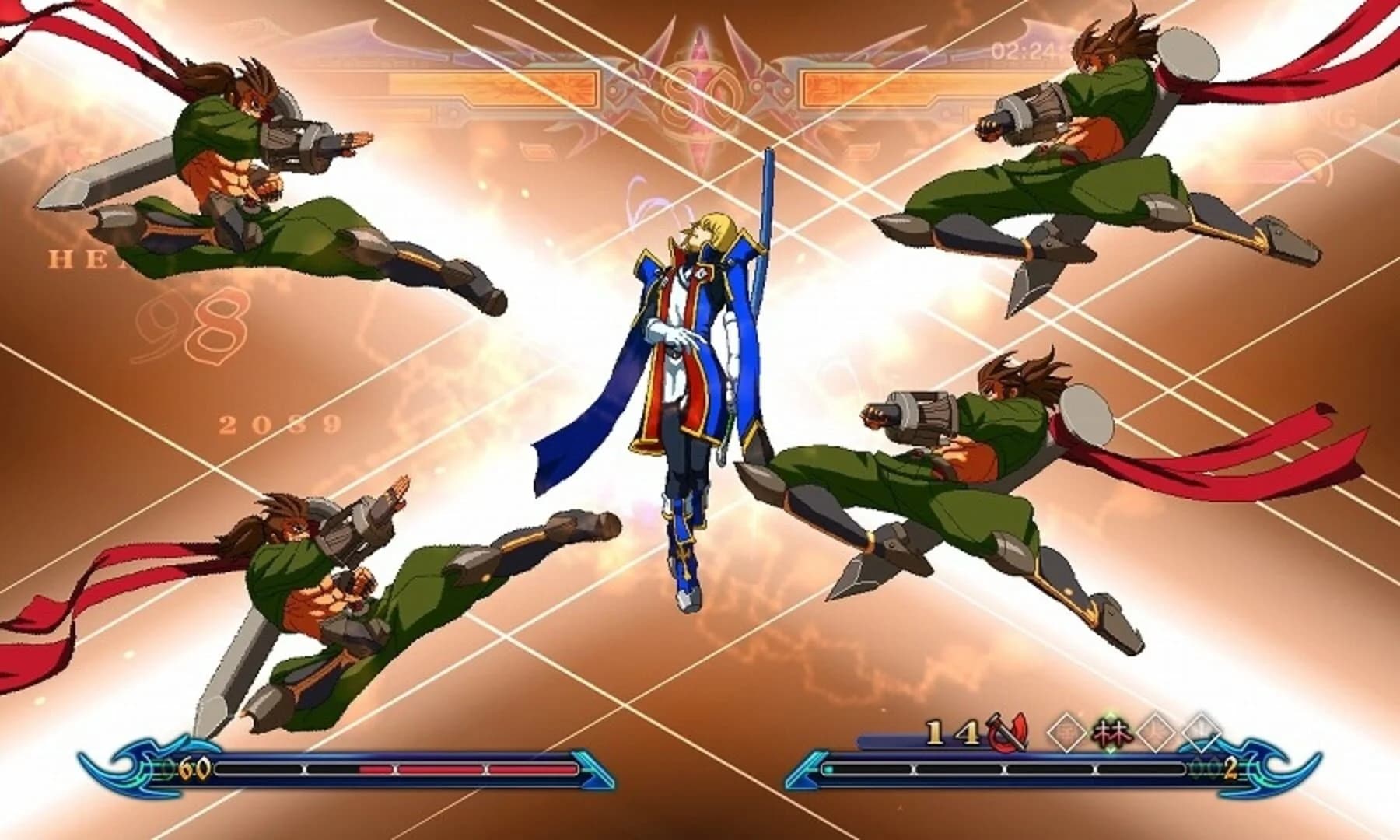Click the red anchor combo icon beside 14
This screenshot has width=1400, height=840.
coord(1005,733)
